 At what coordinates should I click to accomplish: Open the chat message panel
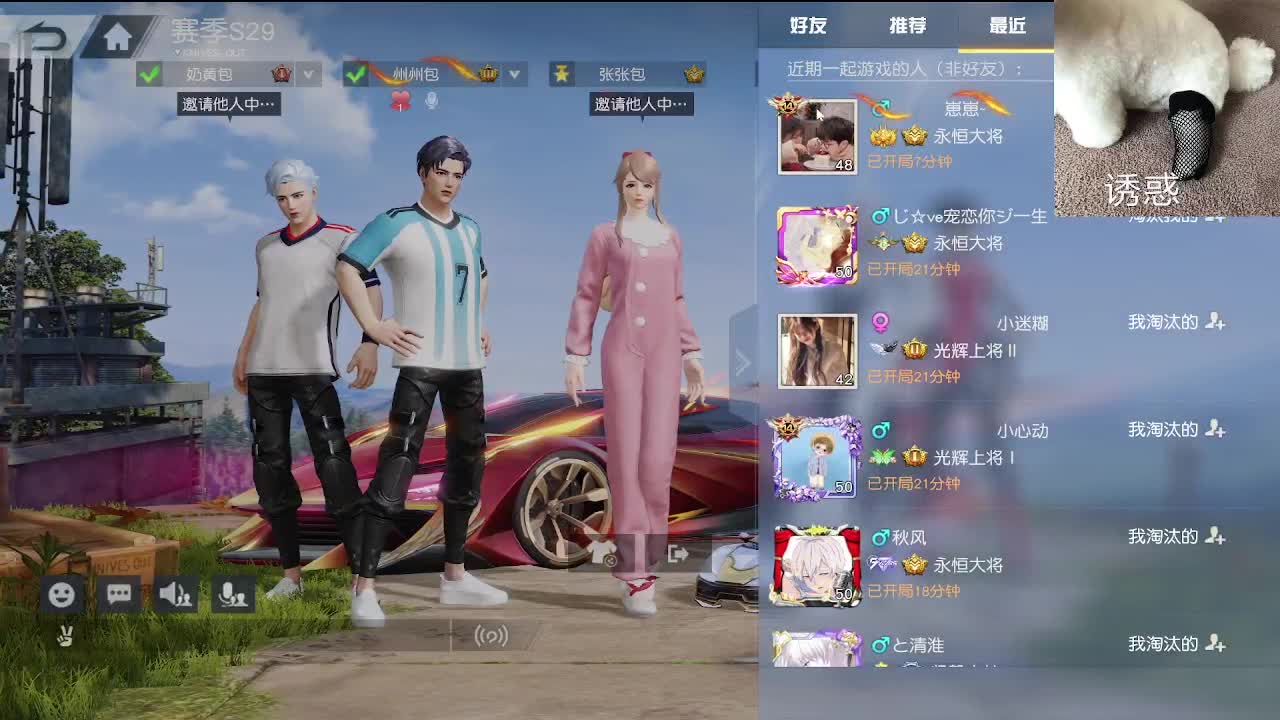click(119, 594)
